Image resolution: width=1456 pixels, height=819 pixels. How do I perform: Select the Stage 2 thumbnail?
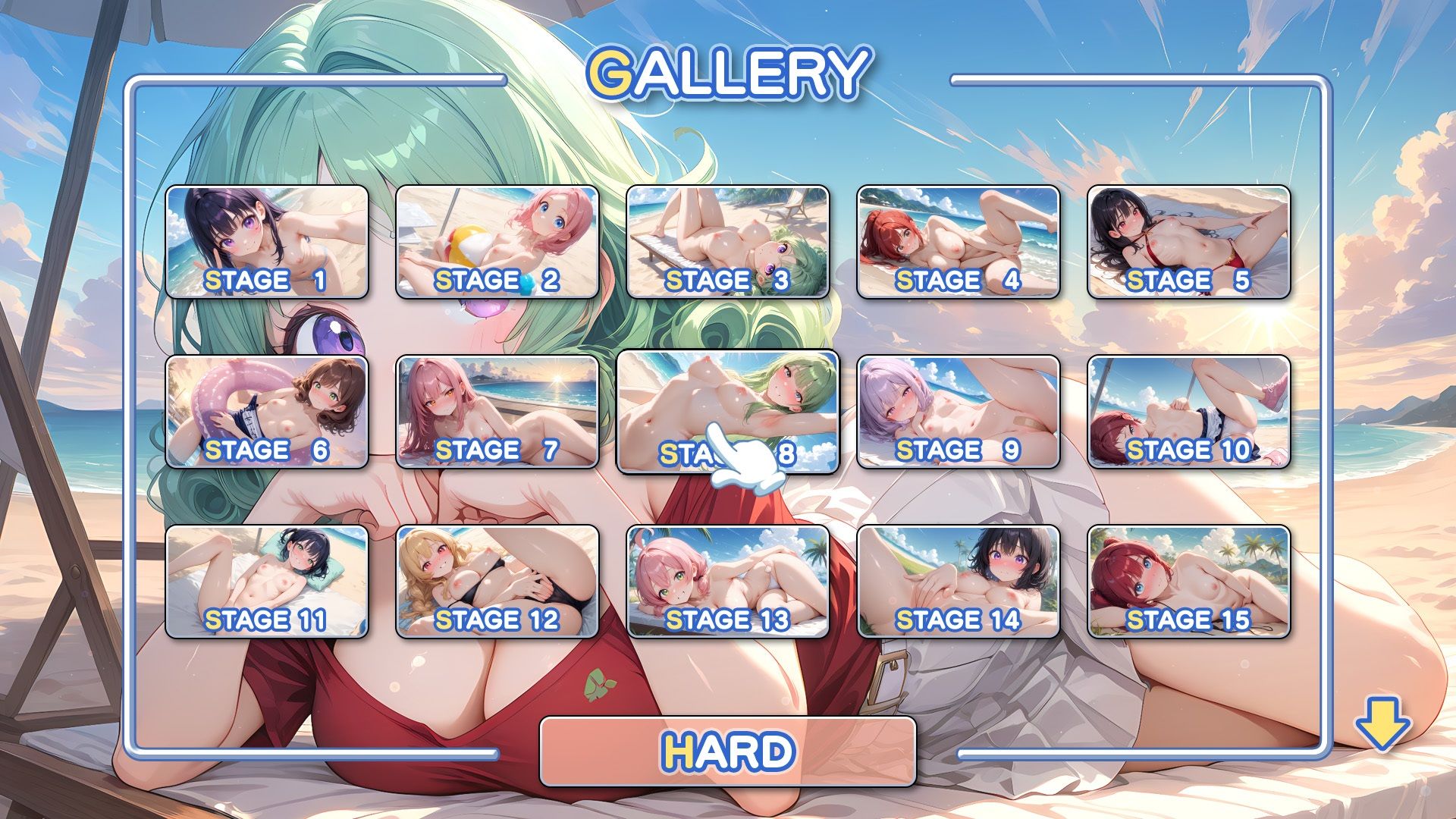497,242
